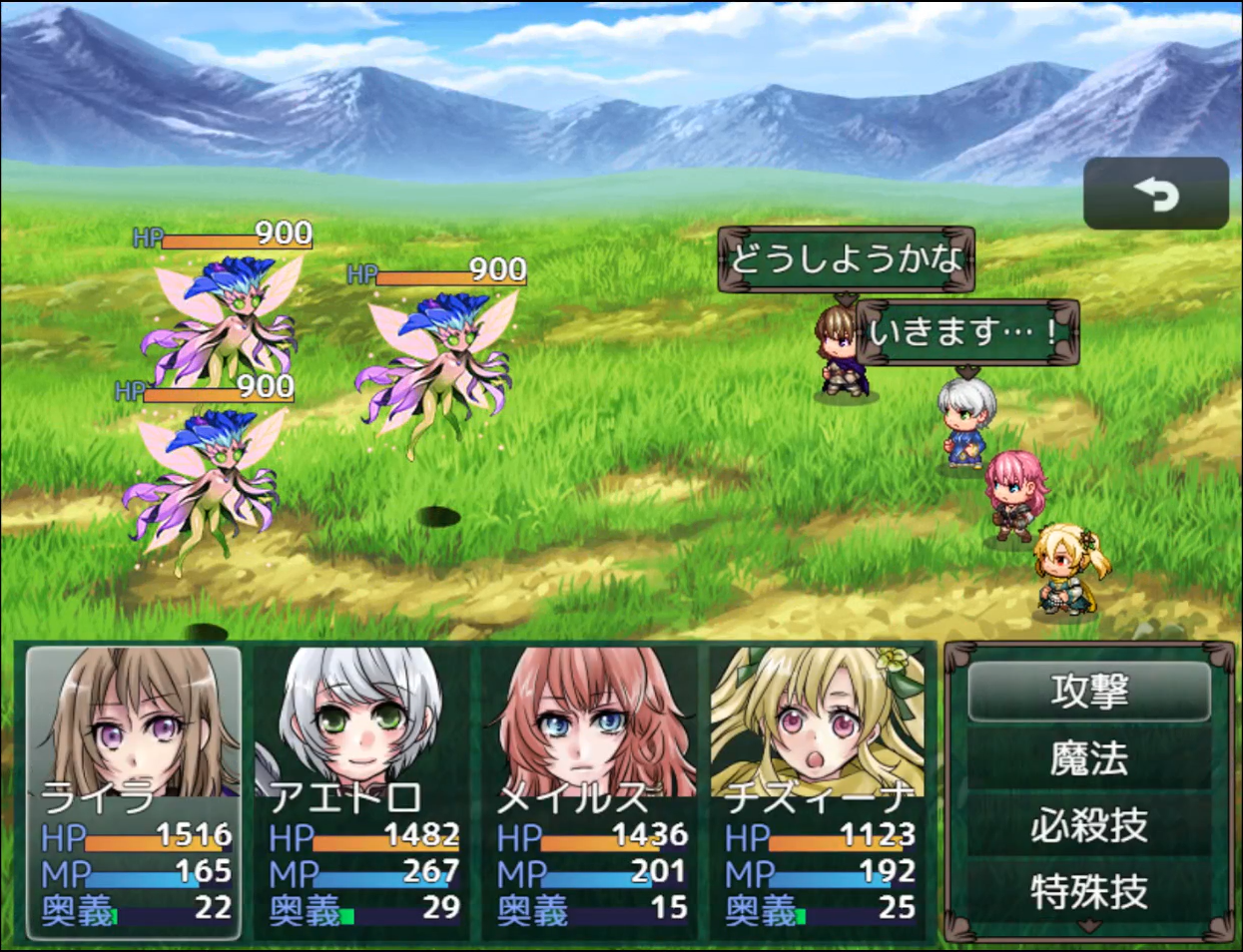Screen dimensions: 1243x952
Task: Select メイルズ's party status panel
Action: click(591, 792)
